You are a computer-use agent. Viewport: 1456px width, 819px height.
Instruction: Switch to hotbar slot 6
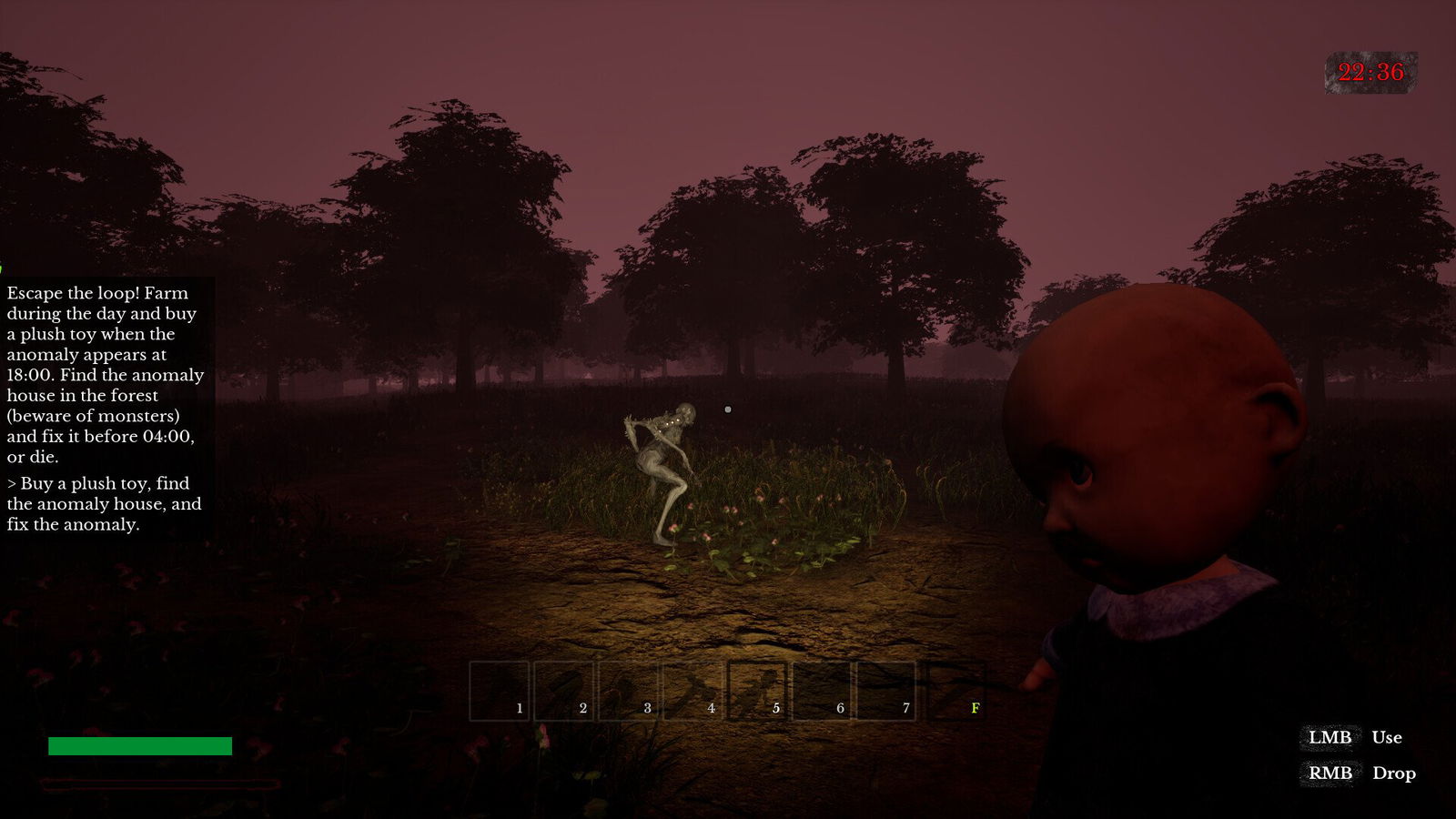pyautogui.click(x=822, y=692)
